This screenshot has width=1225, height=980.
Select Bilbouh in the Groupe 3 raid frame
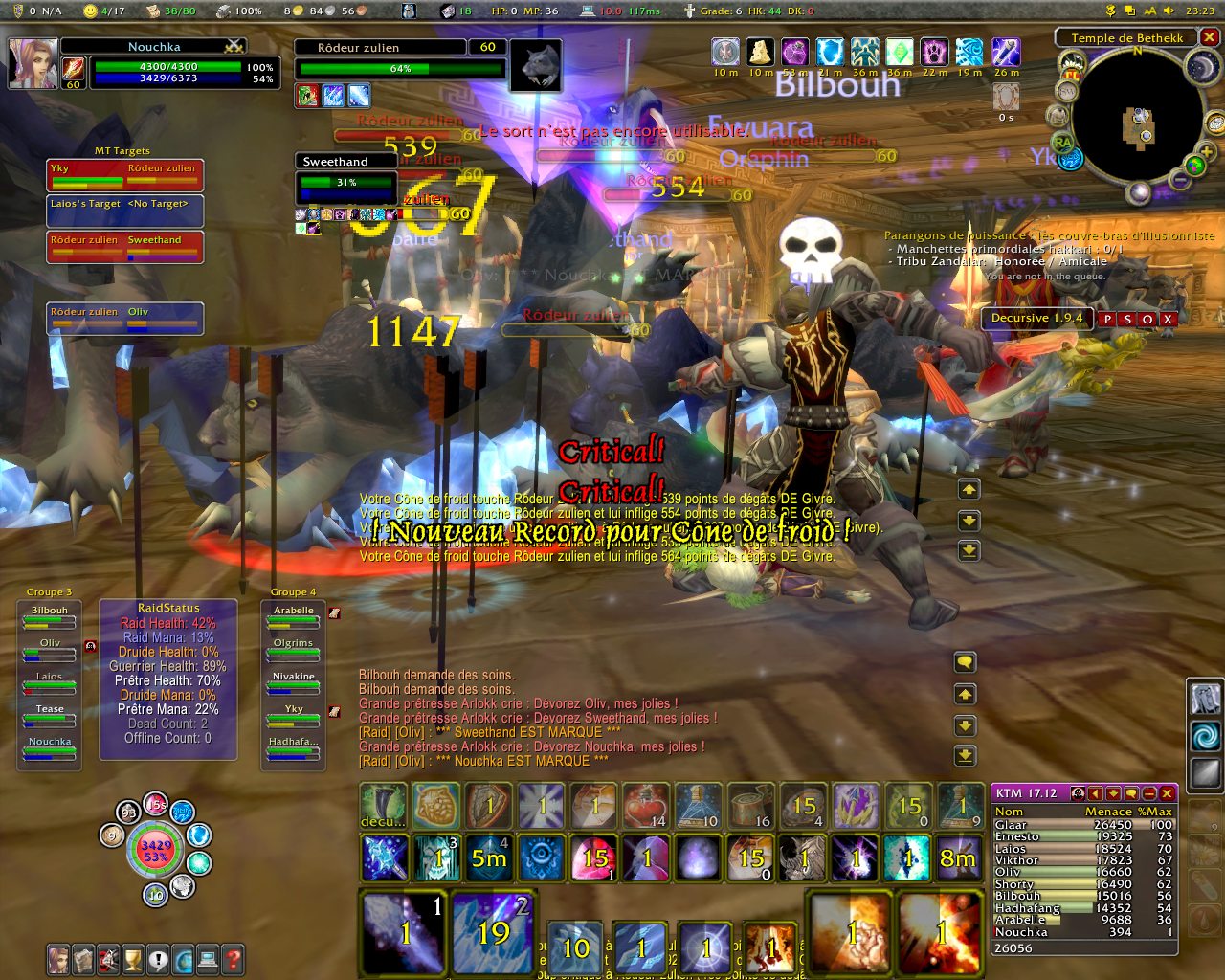coord(50,616)
